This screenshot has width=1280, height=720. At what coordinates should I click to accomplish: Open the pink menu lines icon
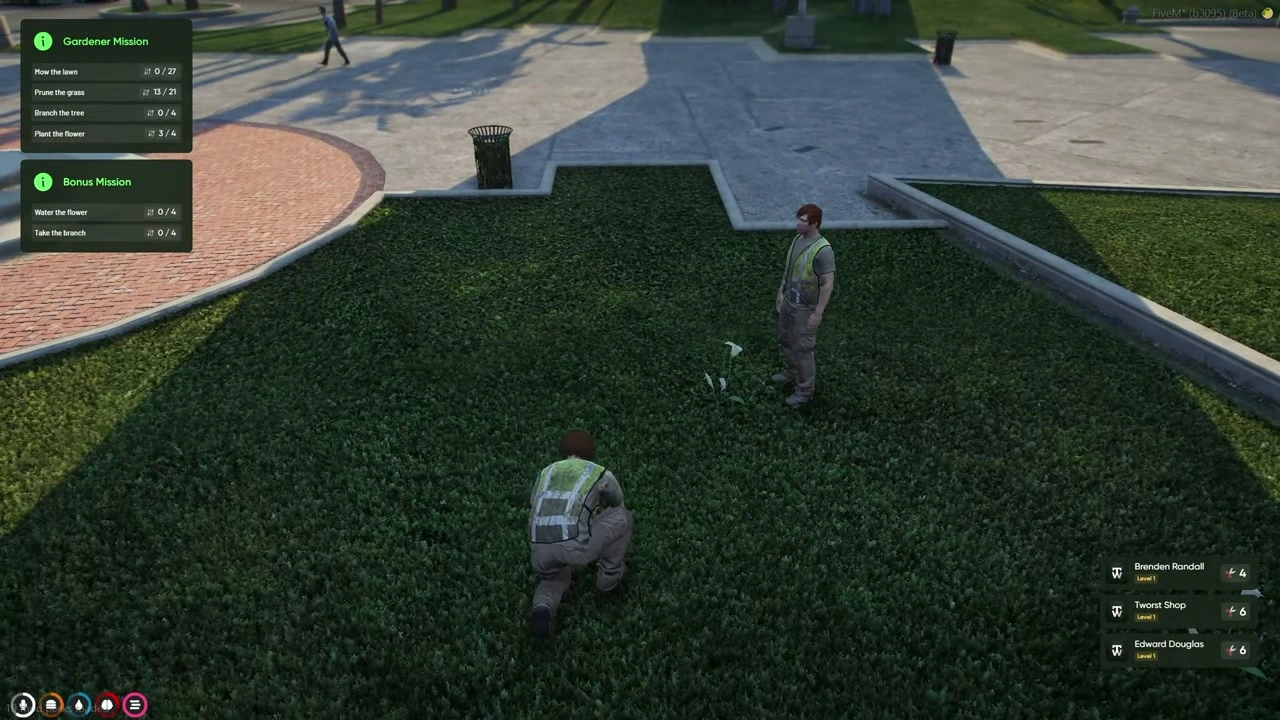[134, 704]
